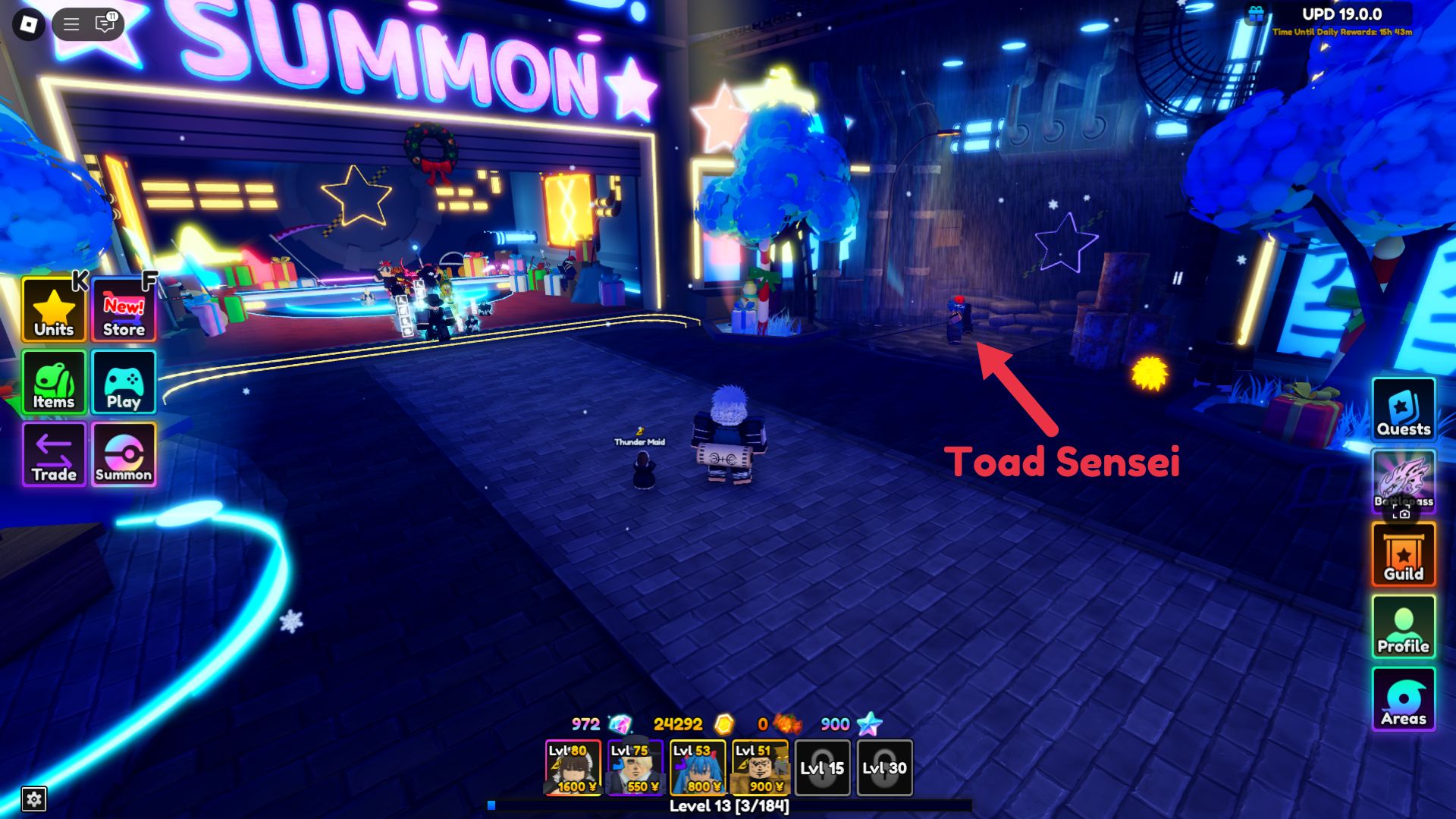Click the locked Lvl 30 slot
1456x819 pixels.
click(884, 768)
